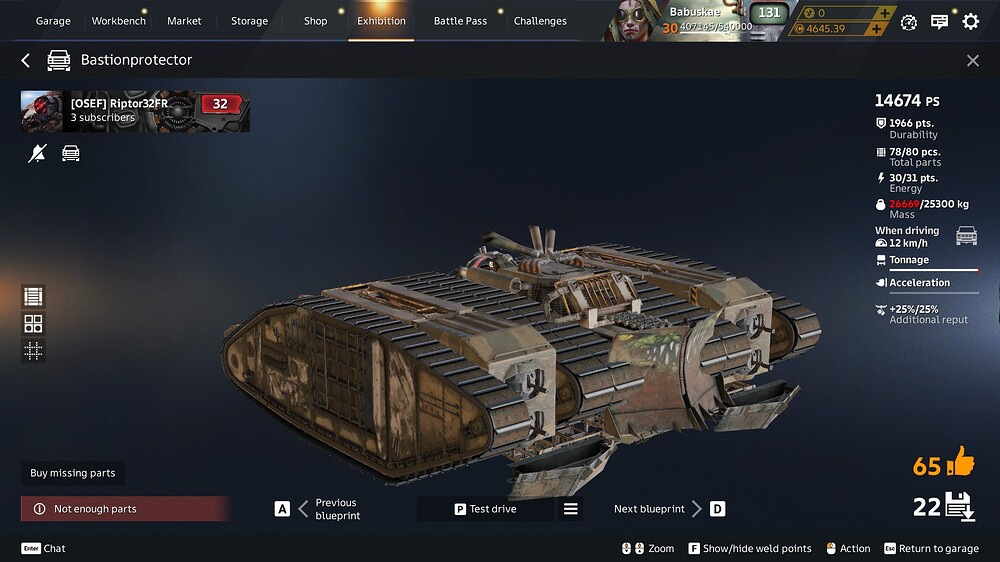Open the Battle Pass tab
The width and height of the screenshot is (1000, 562).
[x=460, y=21]
